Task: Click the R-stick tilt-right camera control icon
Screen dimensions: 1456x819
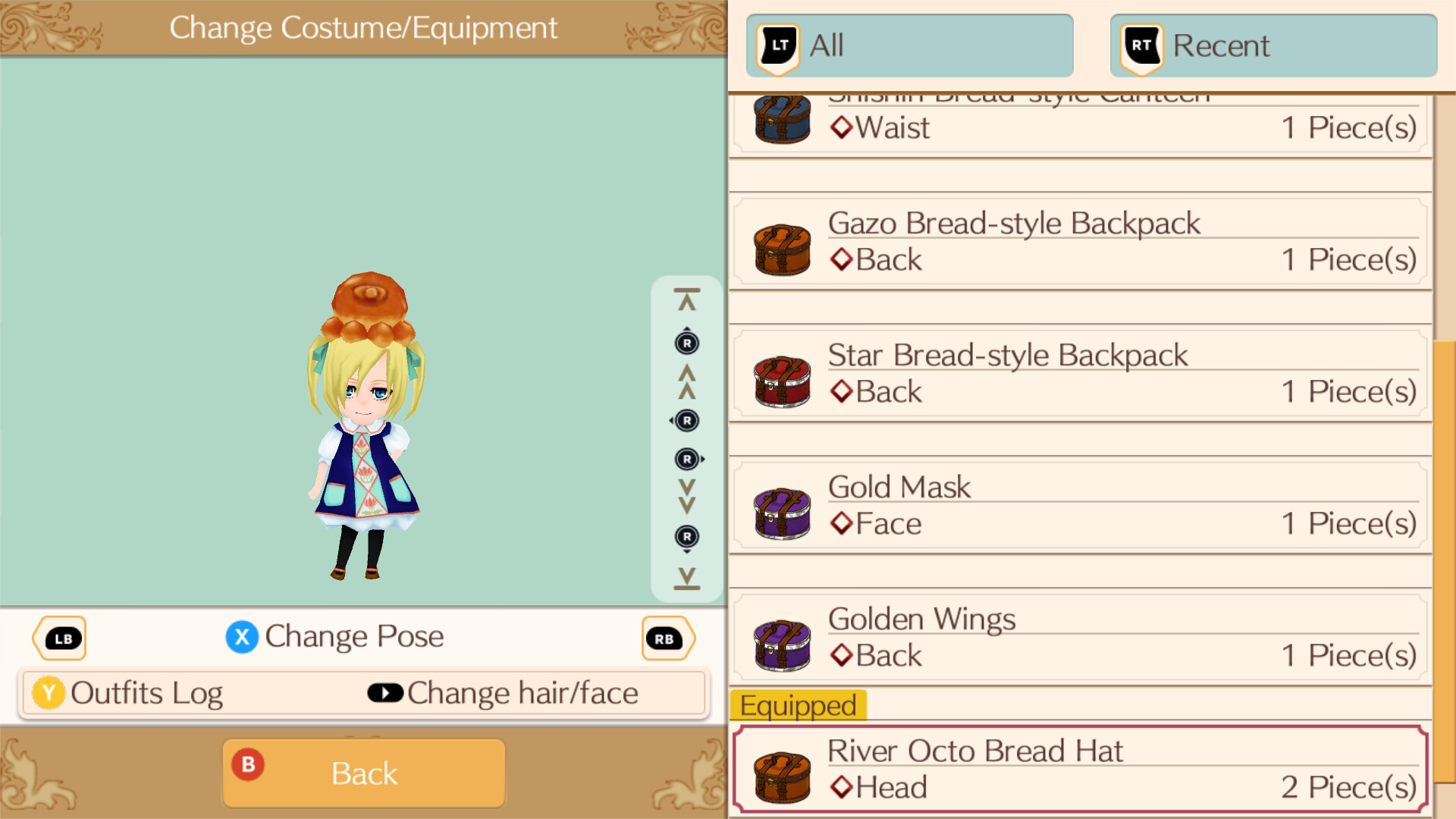Action: (x=689, y=459)
